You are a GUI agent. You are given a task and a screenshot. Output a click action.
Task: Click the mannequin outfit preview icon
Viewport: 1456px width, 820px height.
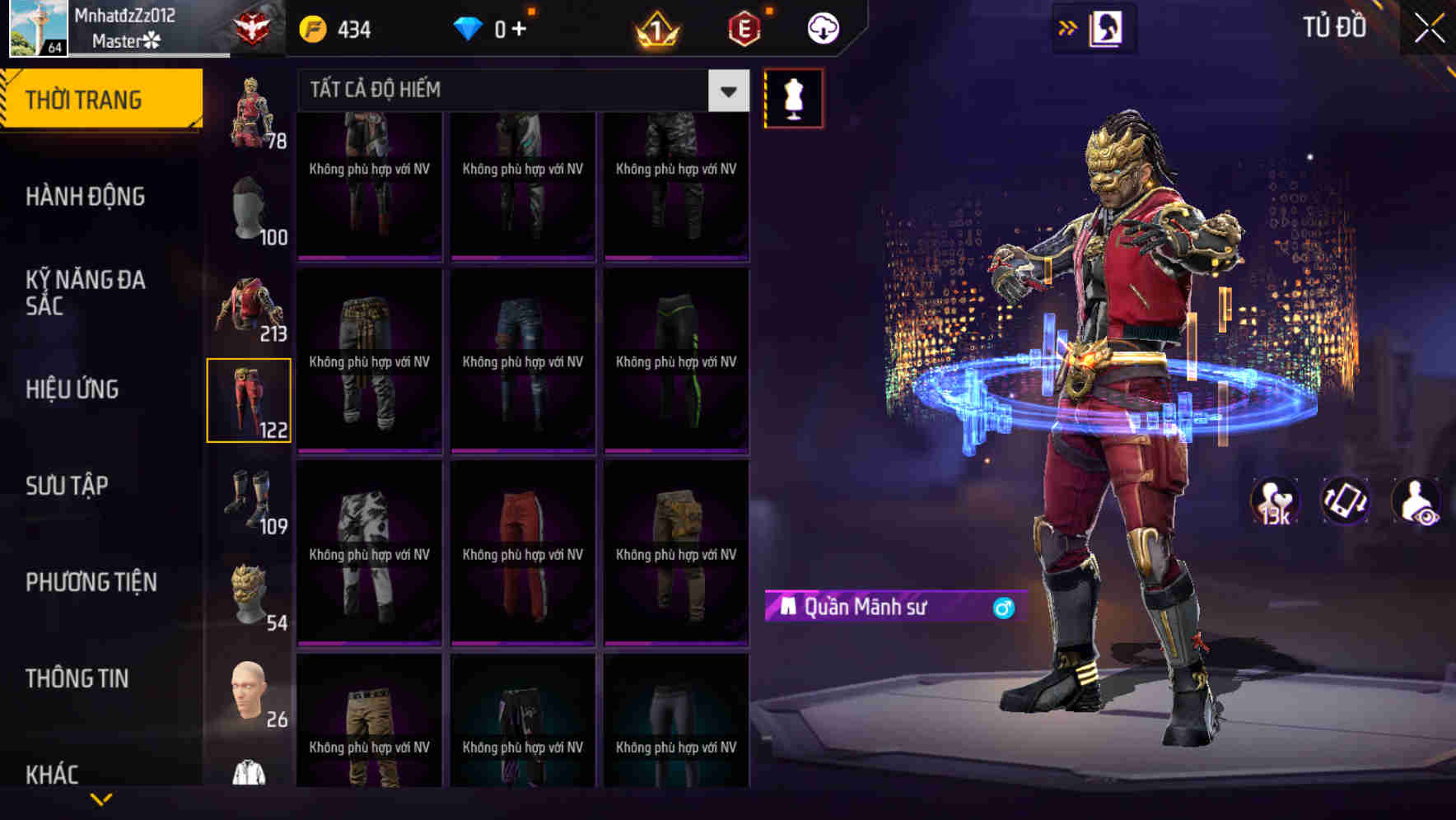[793, 97]
